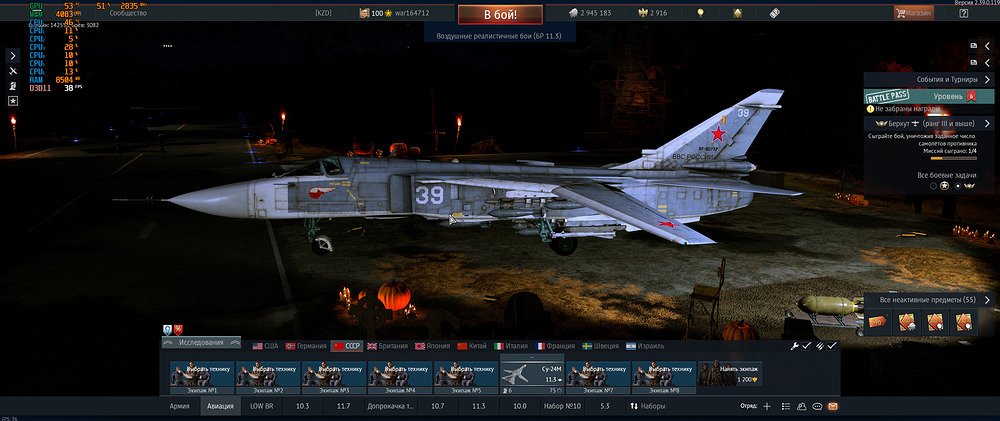Screen dimensions: 1000x421
Task: Switch to the Армия preset tab
Action: tap(180, 407)
